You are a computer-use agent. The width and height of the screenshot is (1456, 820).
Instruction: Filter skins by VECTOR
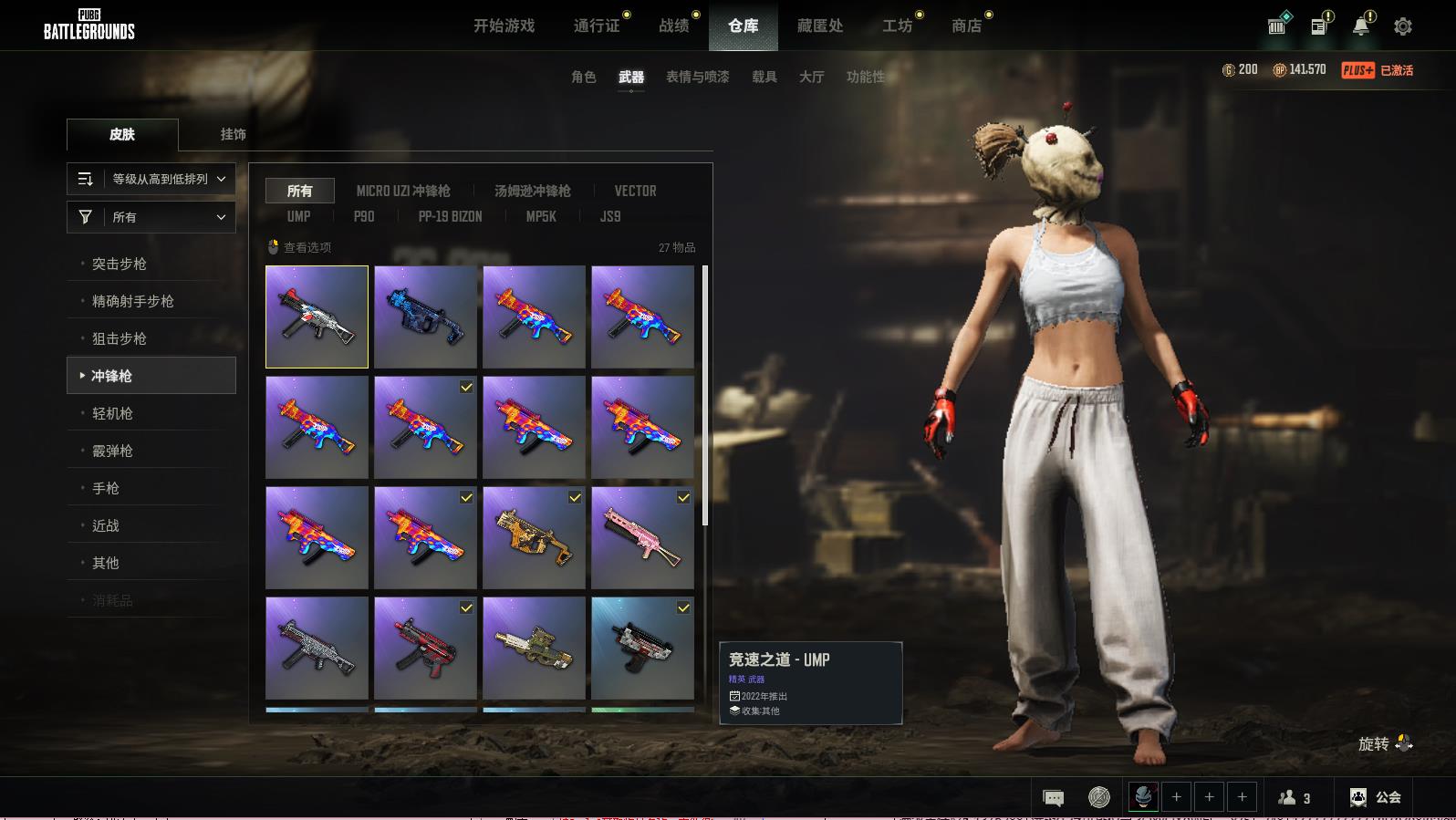(635, 191)
